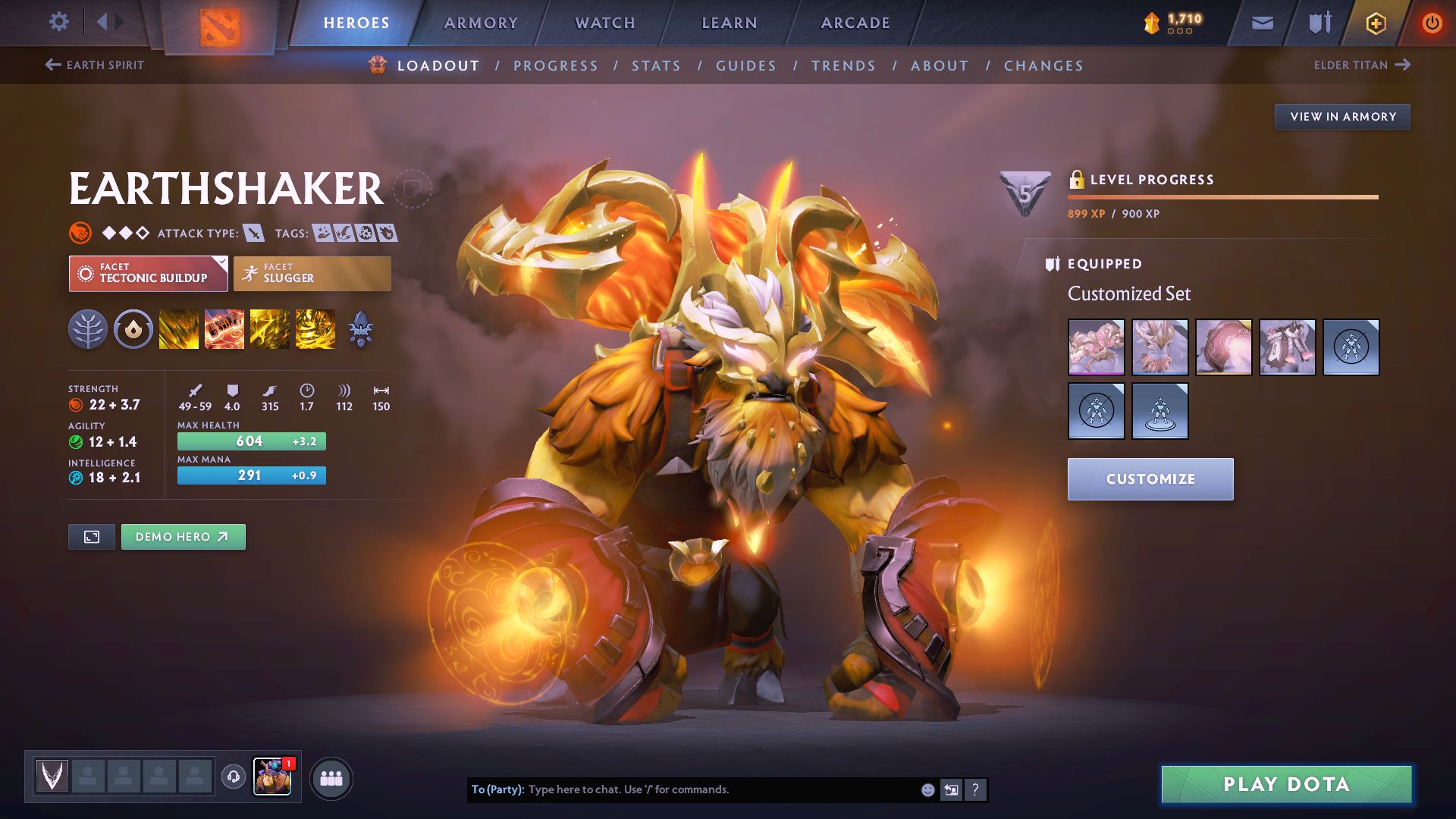The width and height of the screenshot is (1456, 819).
Task: Open the ARMORY menu
Action: click(x=481, y=23)
